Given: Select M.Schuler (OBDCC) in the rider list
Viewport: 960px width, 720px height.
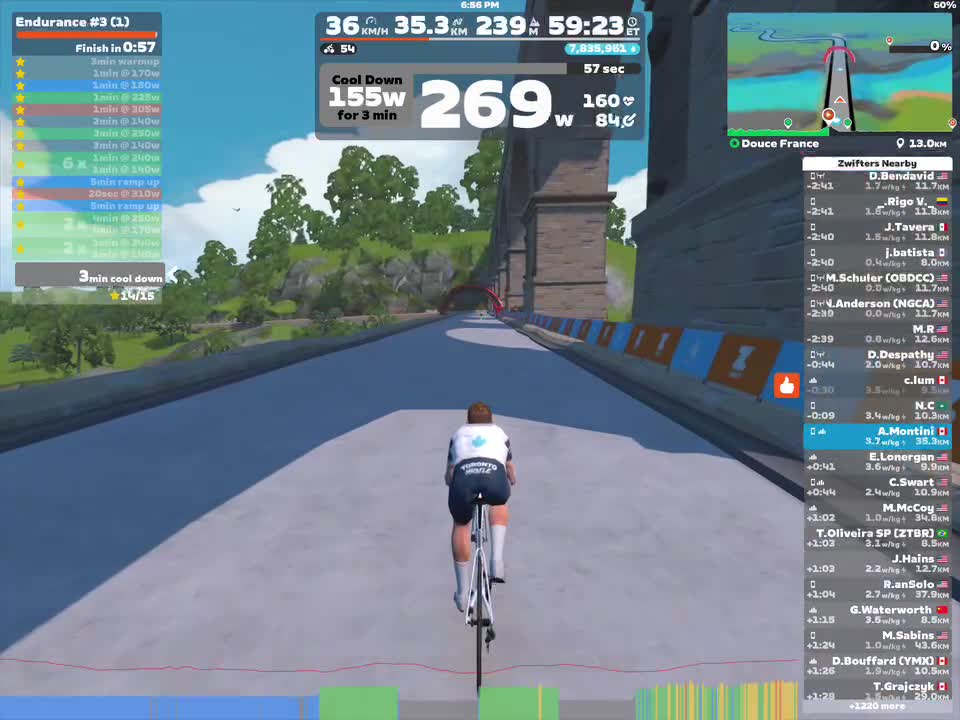Looking at the screenshot, I should (877, 283).
